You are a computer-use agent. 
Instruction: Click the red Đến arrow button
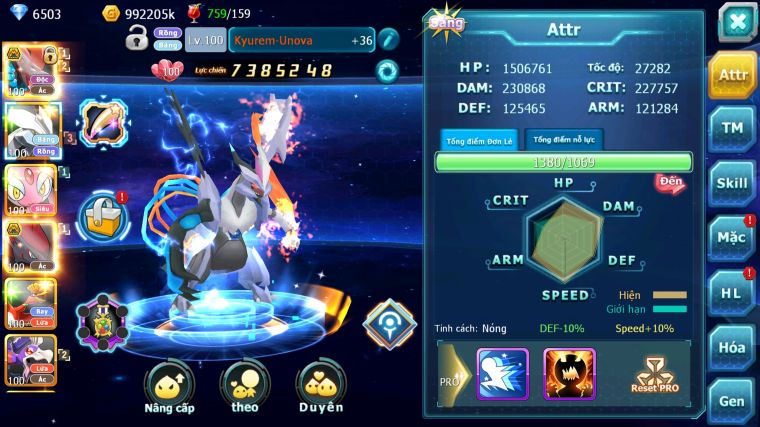click(x=670, y=183)
